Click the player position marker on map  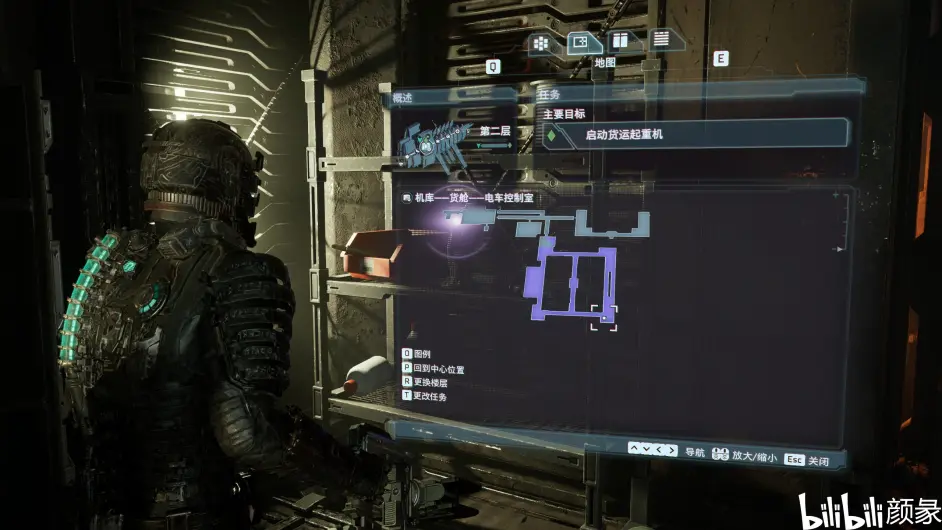point(604,317)
